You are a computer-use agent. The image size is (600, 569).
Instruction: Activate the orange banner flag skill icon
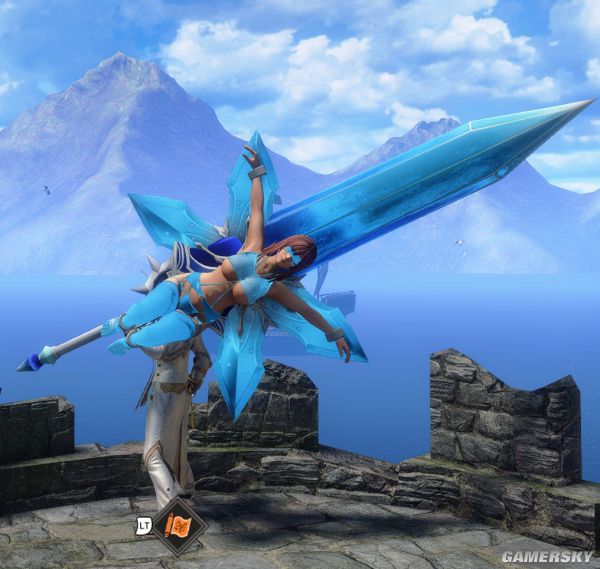tap(179, 524)
